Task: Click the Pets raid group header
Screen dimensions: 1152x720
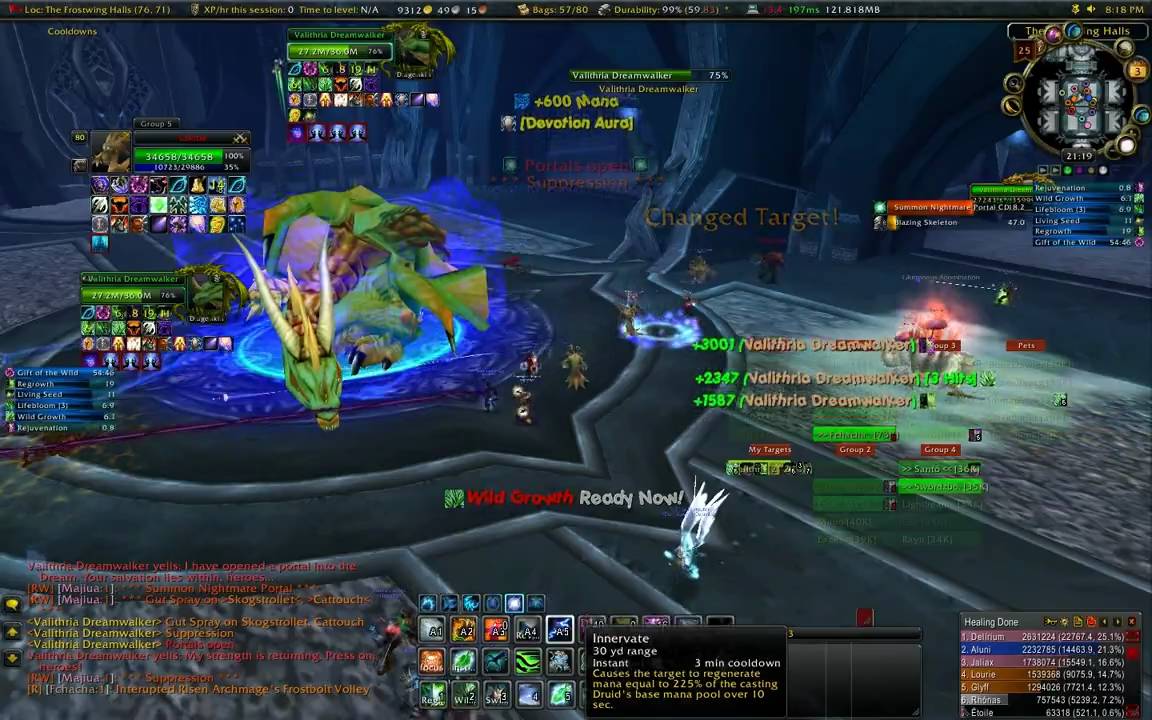Action: (x=1026, y=346)
